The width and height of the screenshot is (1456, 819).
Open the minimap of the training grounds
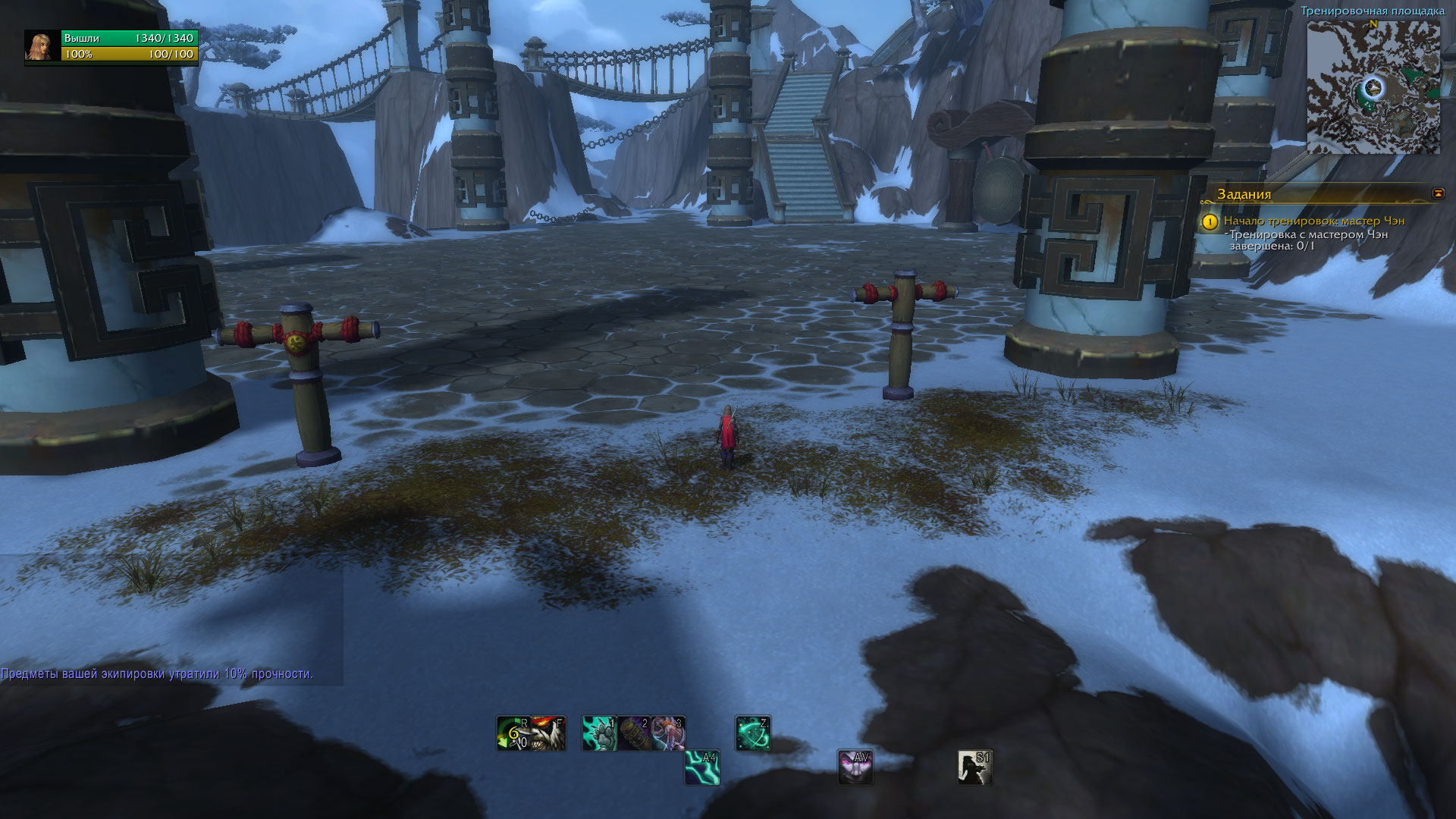pos(1373,87)
